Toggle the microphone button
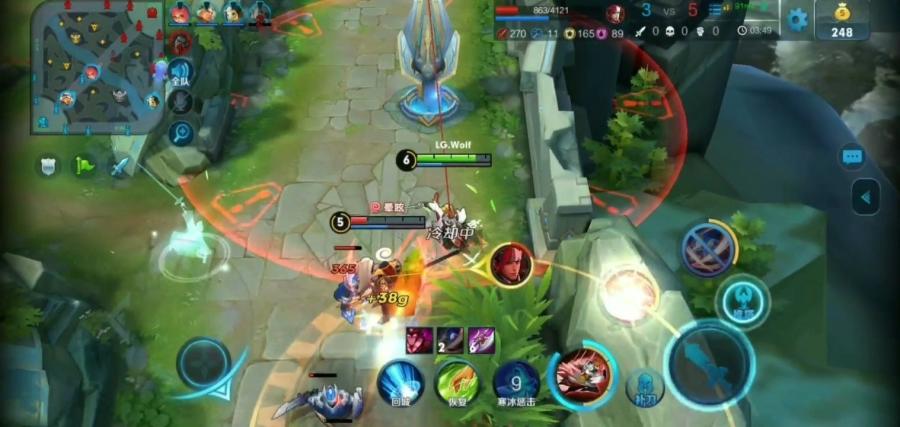The height and width of the screenshot is (427, 900). pyautogui.click(x=180, y=102)
